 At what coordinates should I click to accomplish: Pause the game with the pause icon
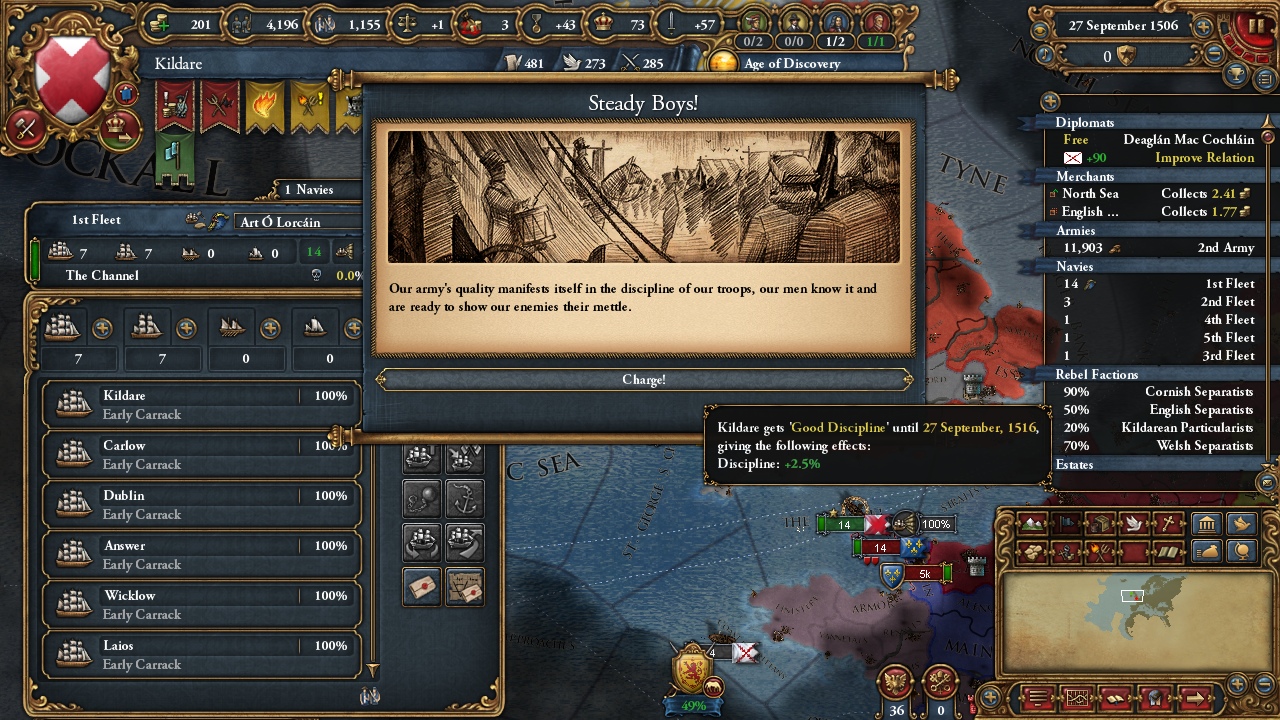tap(1256, 26)
